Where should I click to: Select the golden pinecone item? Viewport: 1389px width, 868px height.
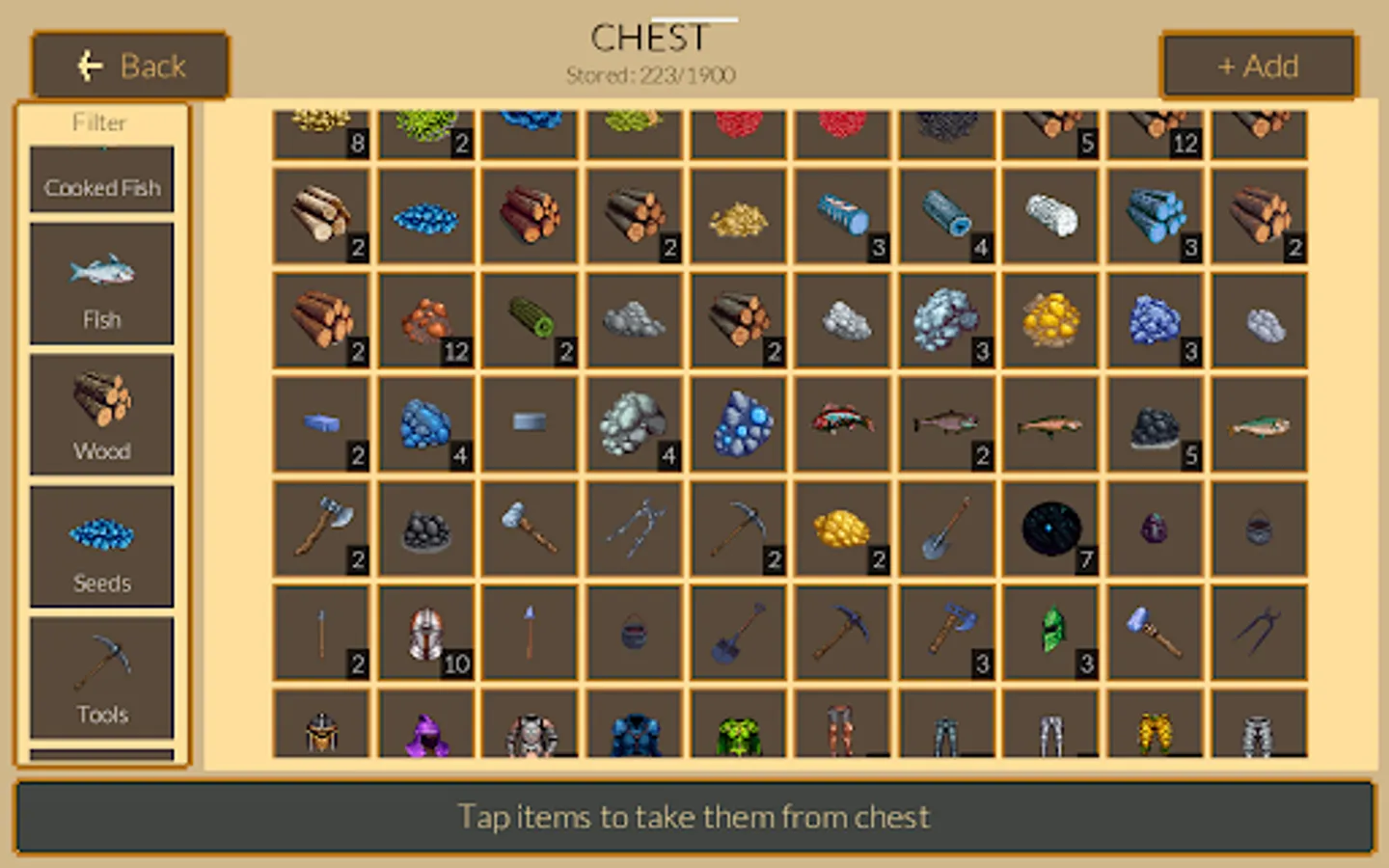[842, 529]
